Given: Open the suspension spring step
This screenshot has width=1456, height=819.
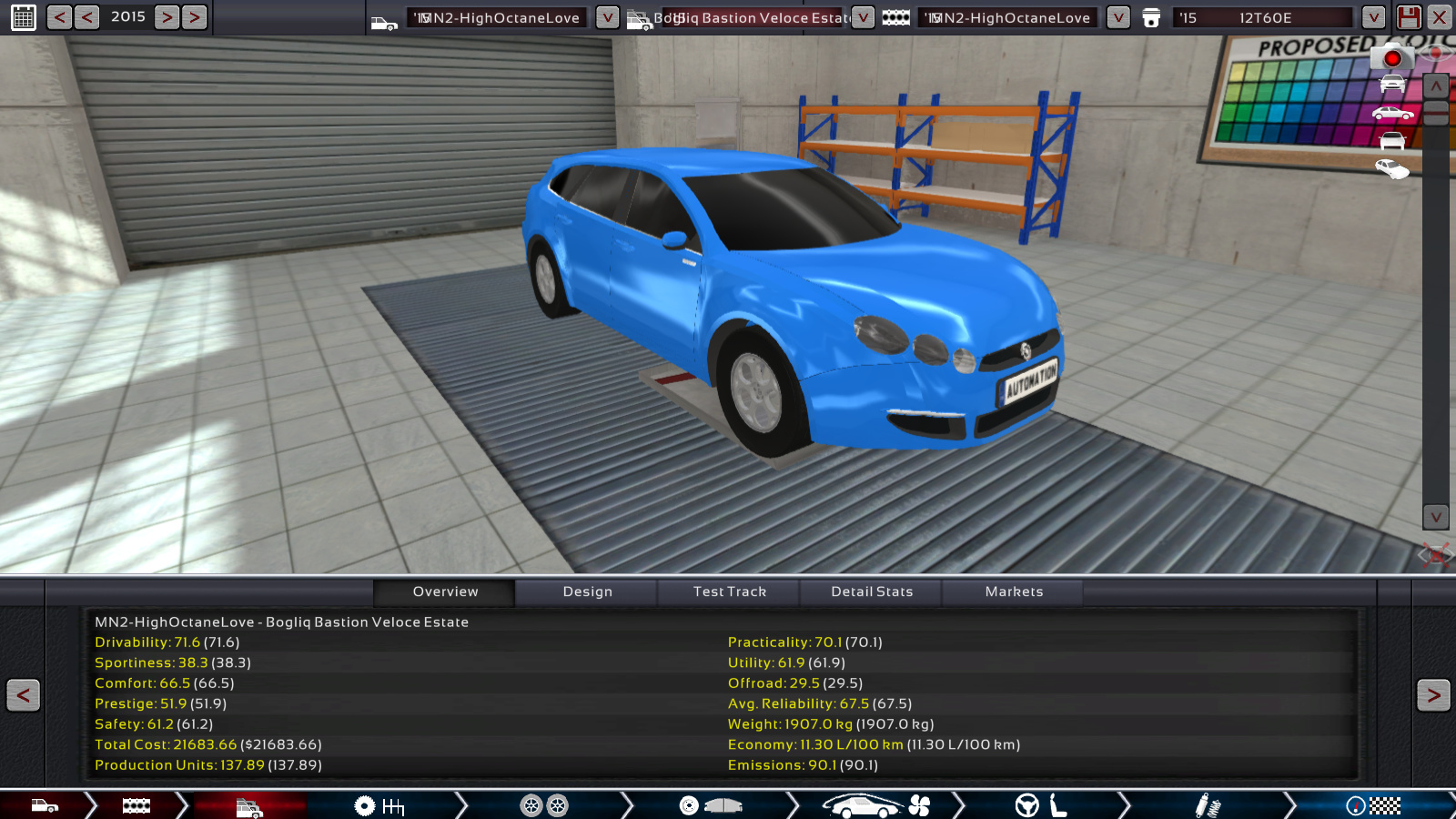Looking at the screenshot, I should point(1208,805).
